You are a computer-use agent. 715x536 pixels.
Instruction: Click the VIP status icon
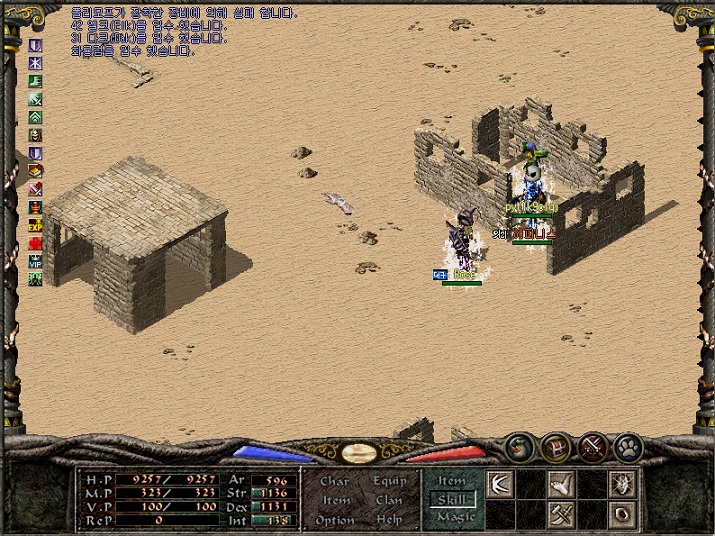[36, 262]
